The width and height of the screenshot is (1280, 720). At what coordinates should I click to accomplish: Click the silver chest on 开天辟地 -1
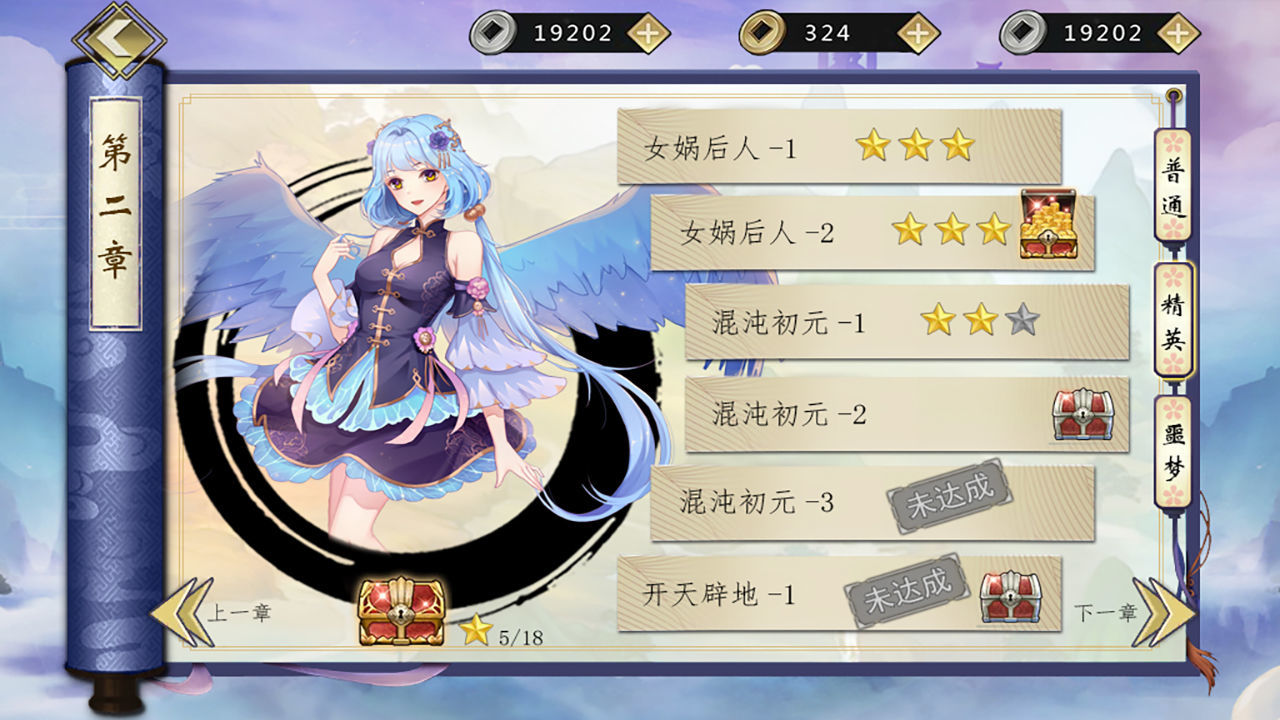[1010, 597]
